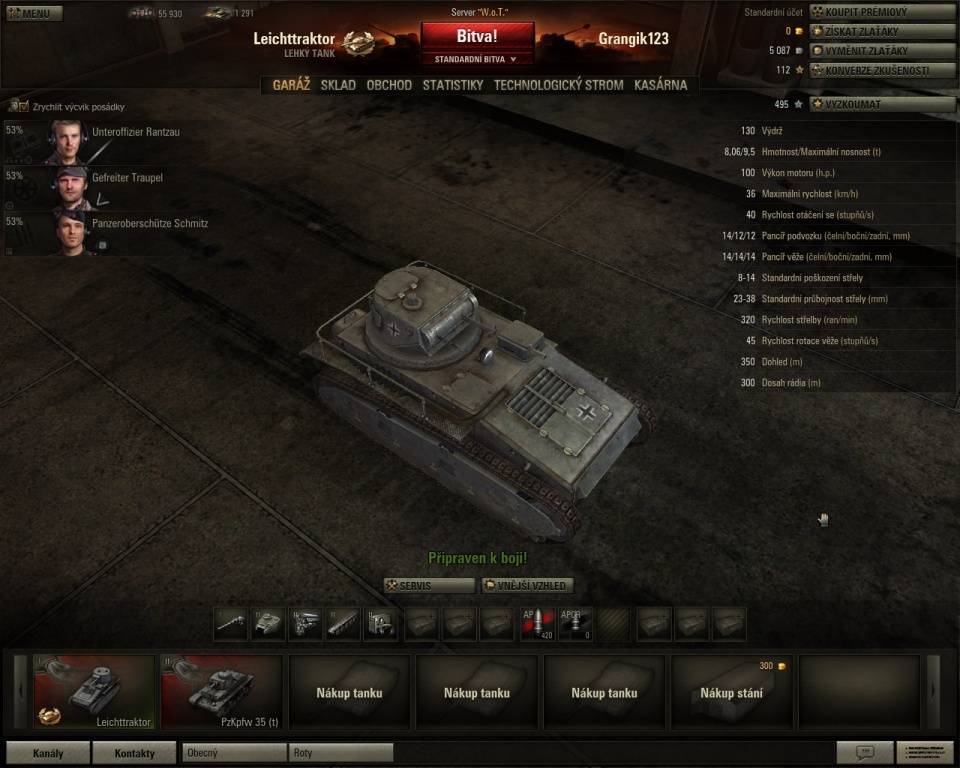
Task: Open the MENU button
Action: [35, 14]
